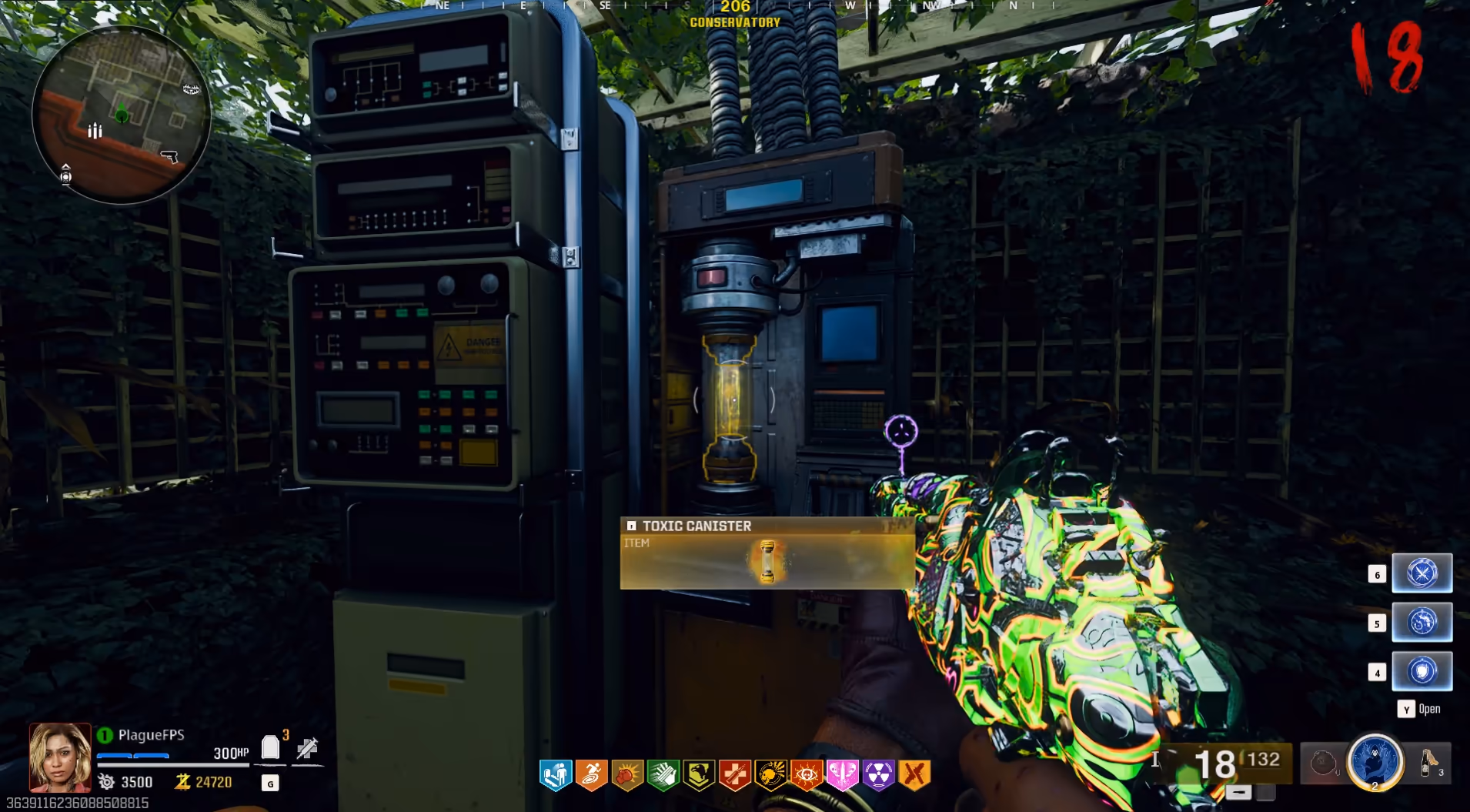Select the orange running-man perk icon
This screenshot has width=1470, height=812.
591,775
